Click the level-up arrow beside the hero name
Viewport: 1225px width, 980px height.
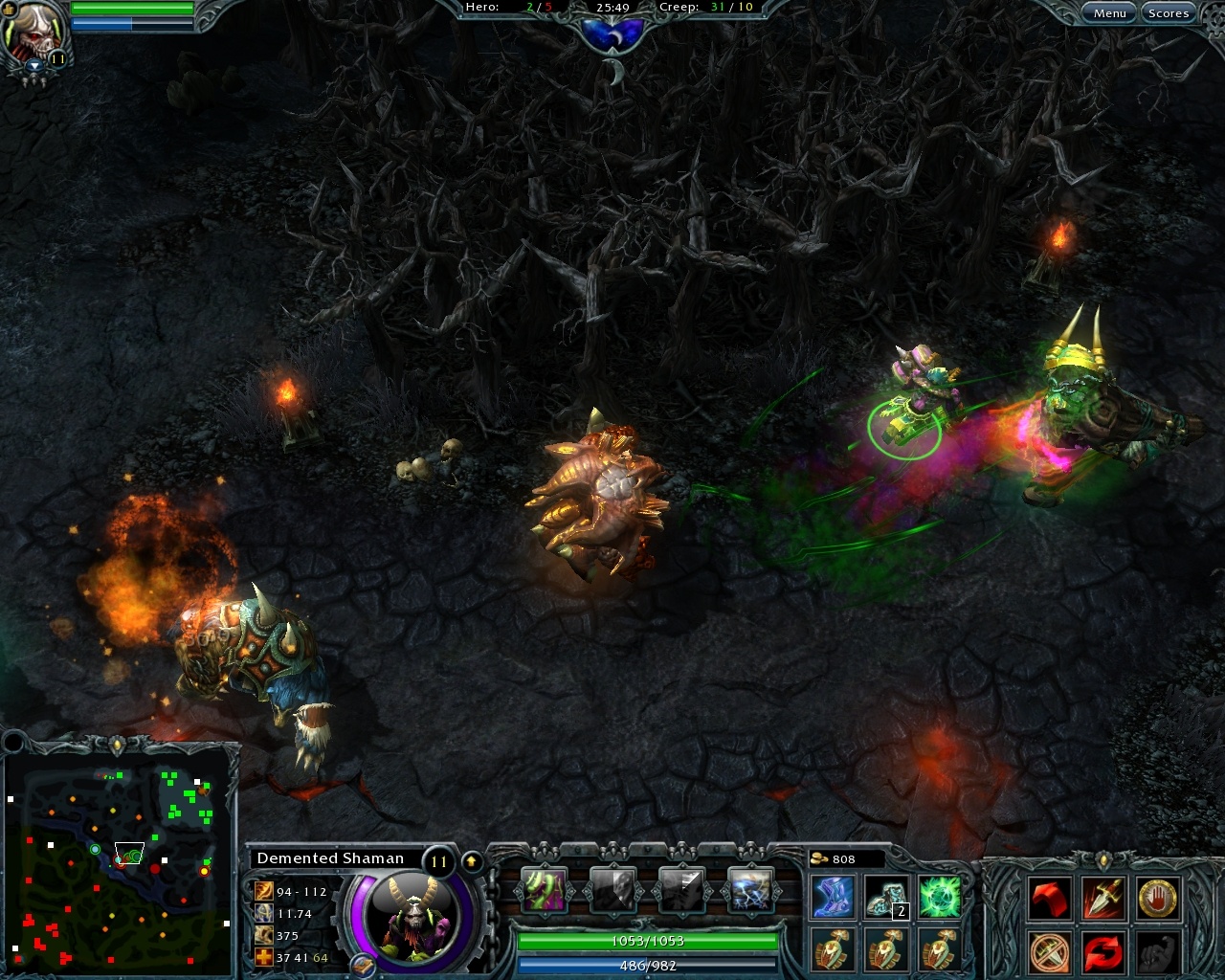click(471, 859)
